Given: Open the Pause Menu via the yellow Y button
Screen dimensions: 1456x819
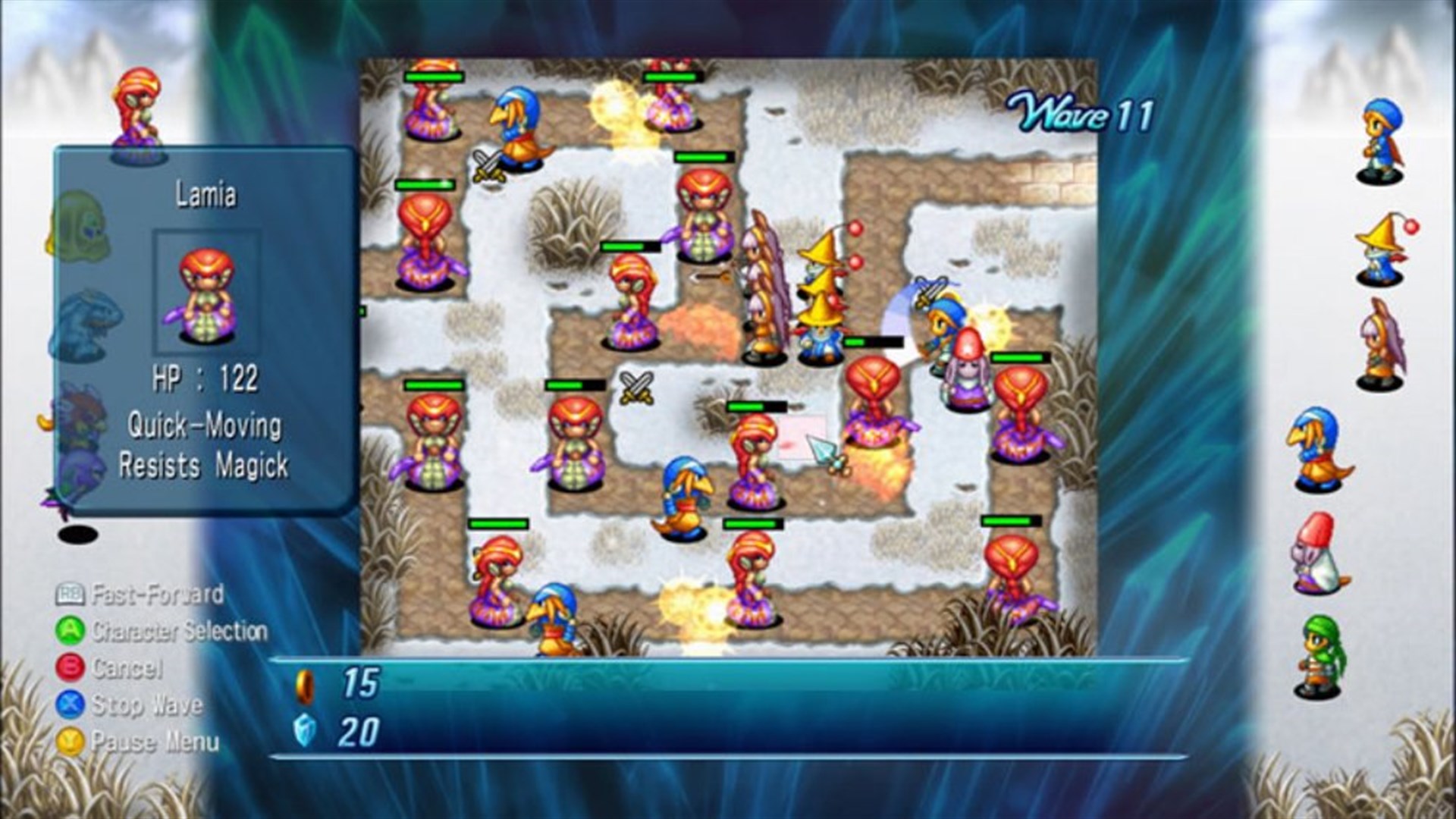Looking at the screenshot, I should point(69,739).
